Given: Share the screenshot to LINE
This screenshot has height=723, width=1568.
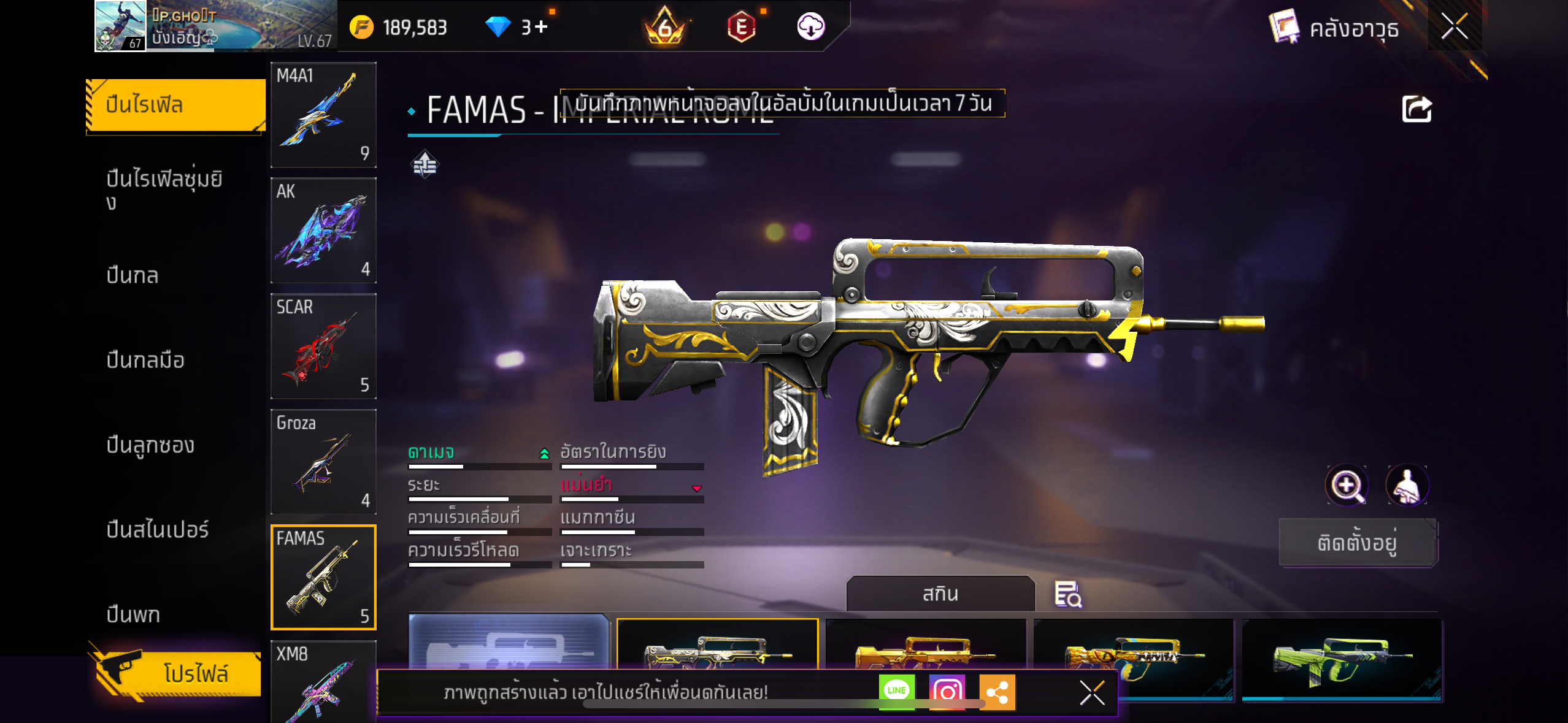Looking at the screenshot, I should (x=896, y=691).
